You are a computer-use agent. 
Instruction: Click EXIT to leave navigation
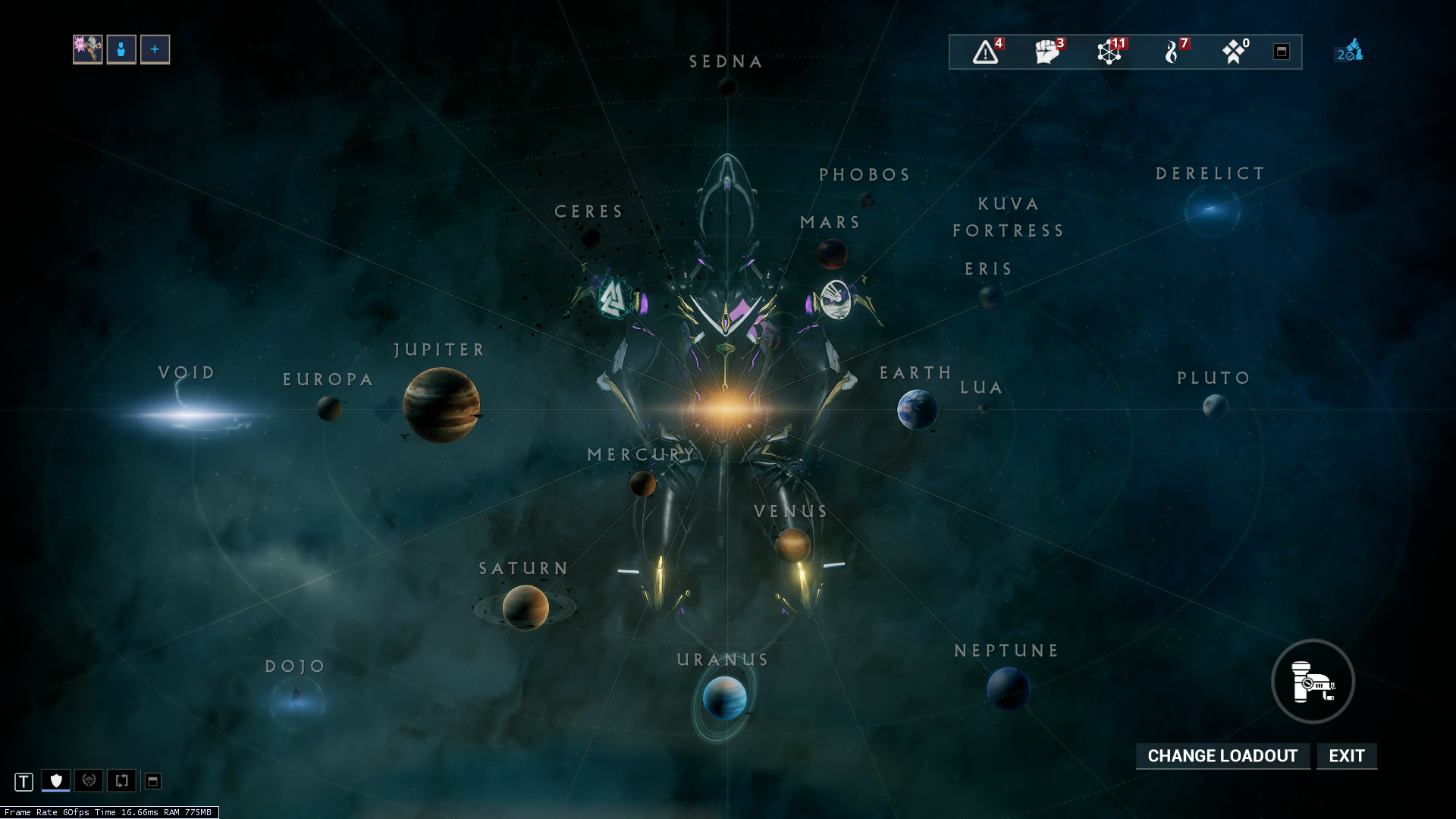pos(1346,755)
